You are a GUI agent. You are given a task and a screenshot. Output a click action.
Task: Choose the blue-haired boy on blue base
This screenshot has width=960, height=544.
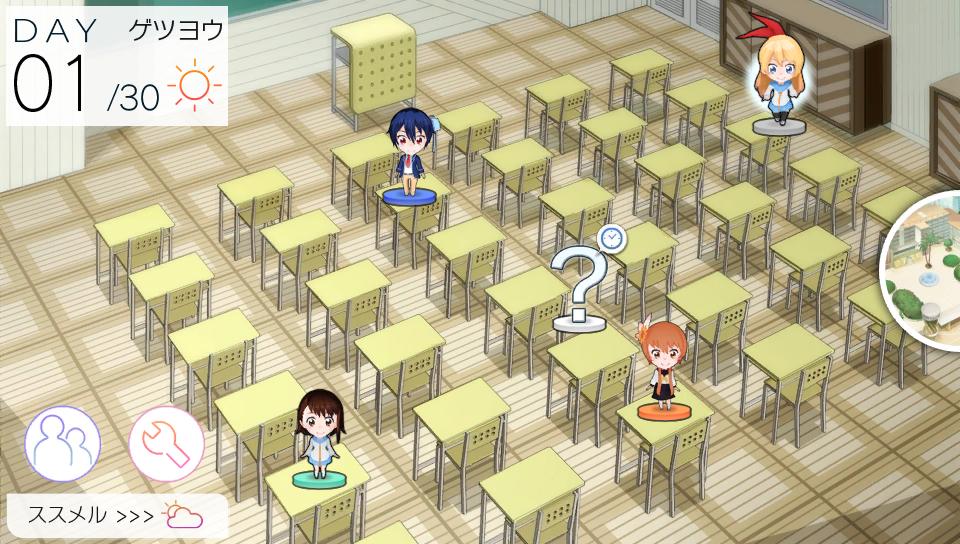pyautogui.click(x=410, y=155)
